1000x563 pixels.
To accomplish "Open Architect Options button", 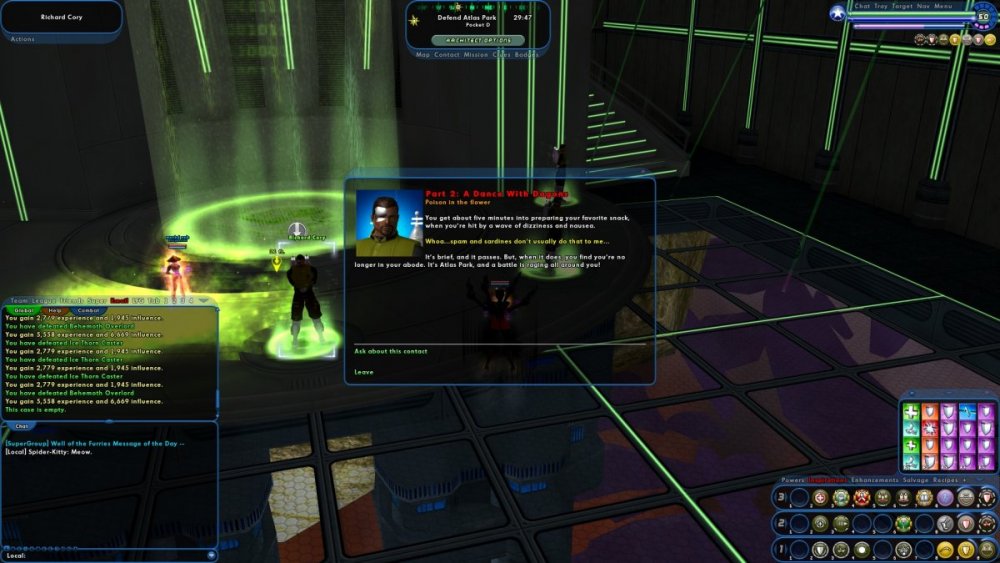I will tap(463, 40).
